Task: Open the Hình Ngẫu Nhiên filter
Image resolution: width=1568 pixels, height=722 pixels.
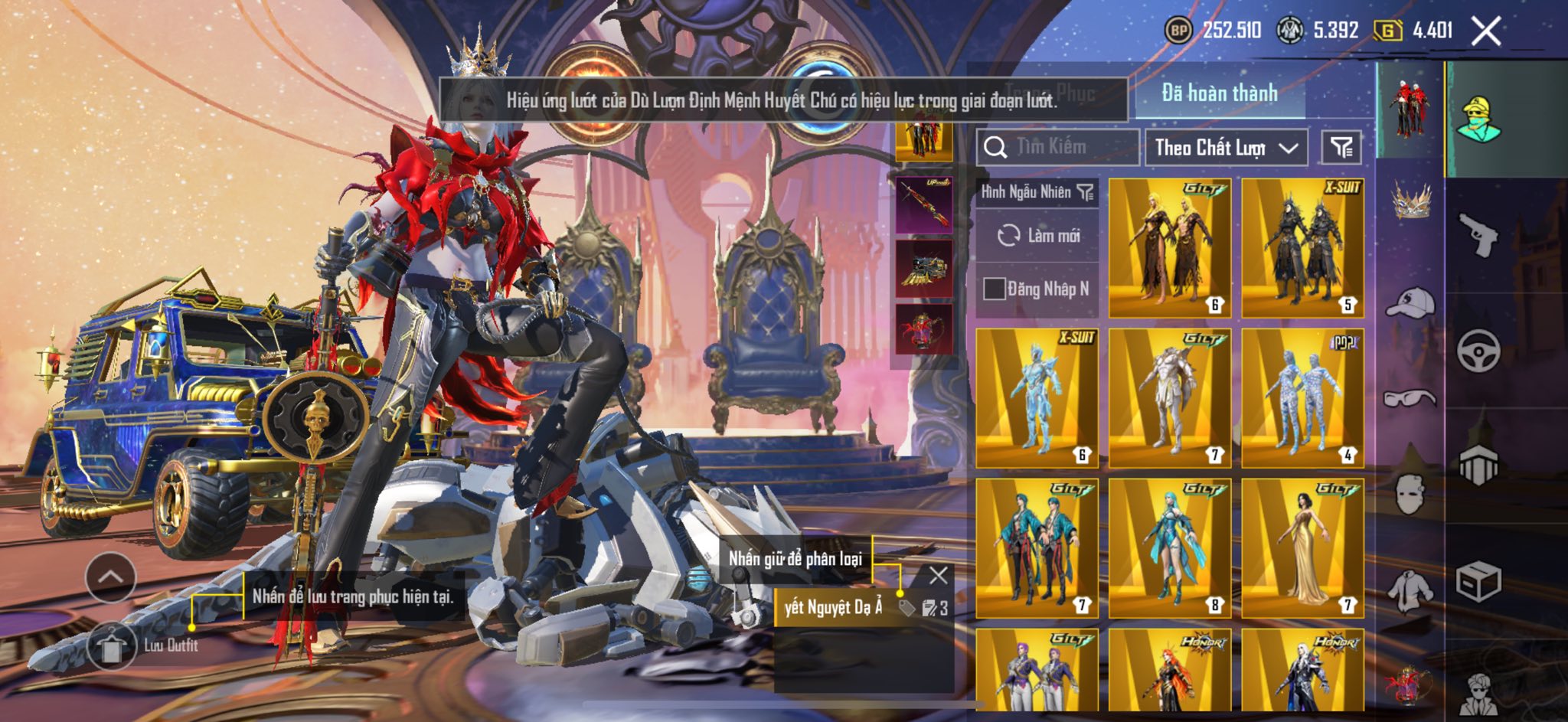Action: [x=1037, y=192]
